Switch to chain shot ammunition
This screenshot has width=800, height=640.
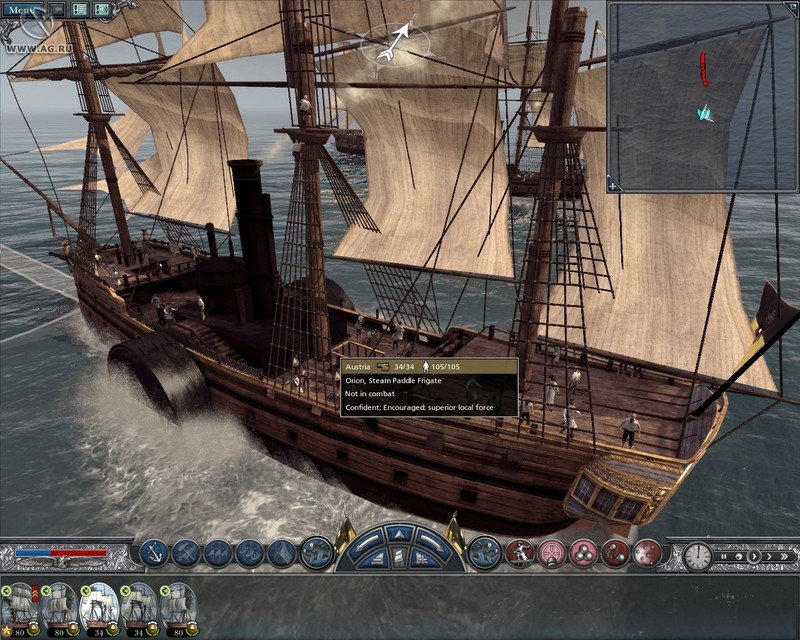pyautogui.click(x=615, y=552)
